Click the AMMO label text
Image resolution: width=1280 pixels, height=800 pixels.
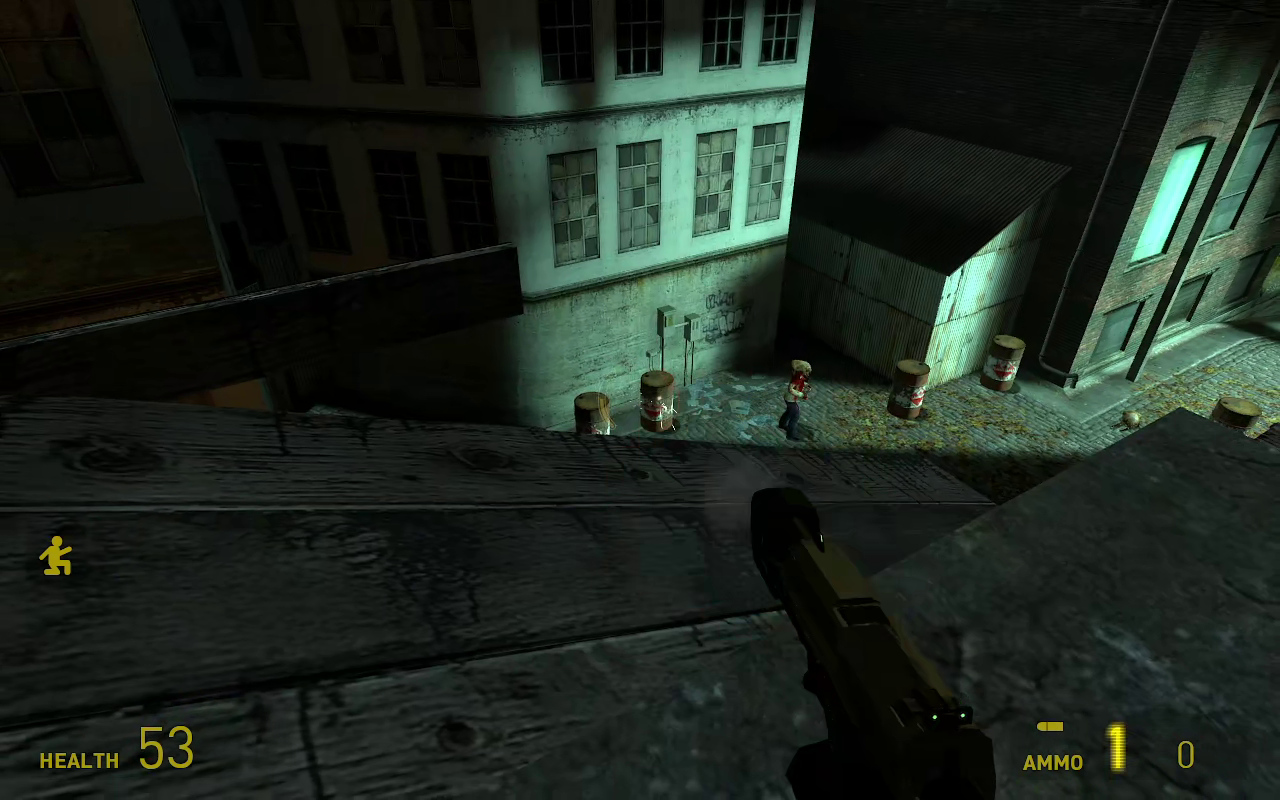tap(1051, 762)
